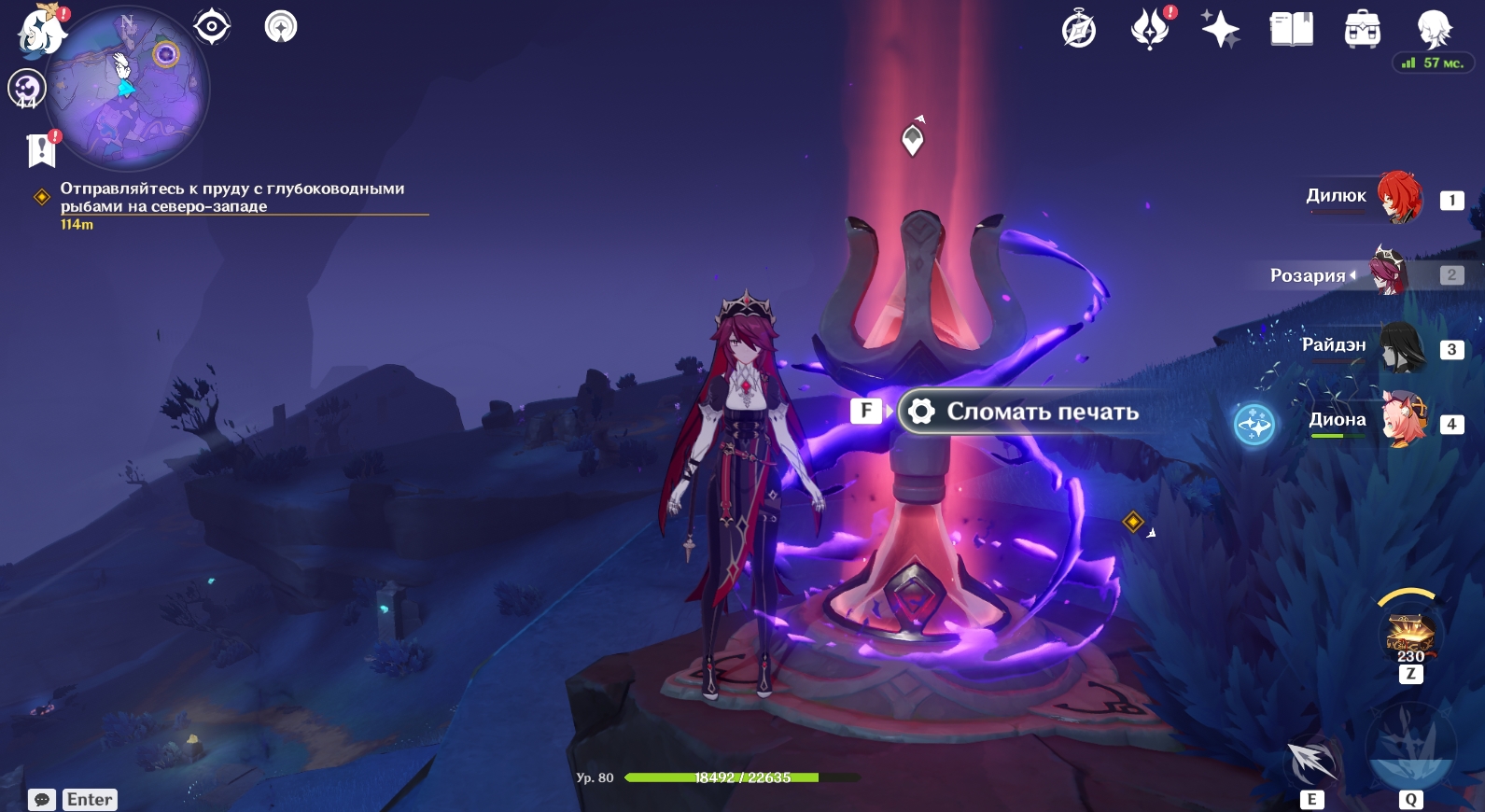Image resolution: width=1485 pixels, height=812 pixels.
Task: Open the backpack inventory
Action: pyautogui.click(x=1362, y=30)
